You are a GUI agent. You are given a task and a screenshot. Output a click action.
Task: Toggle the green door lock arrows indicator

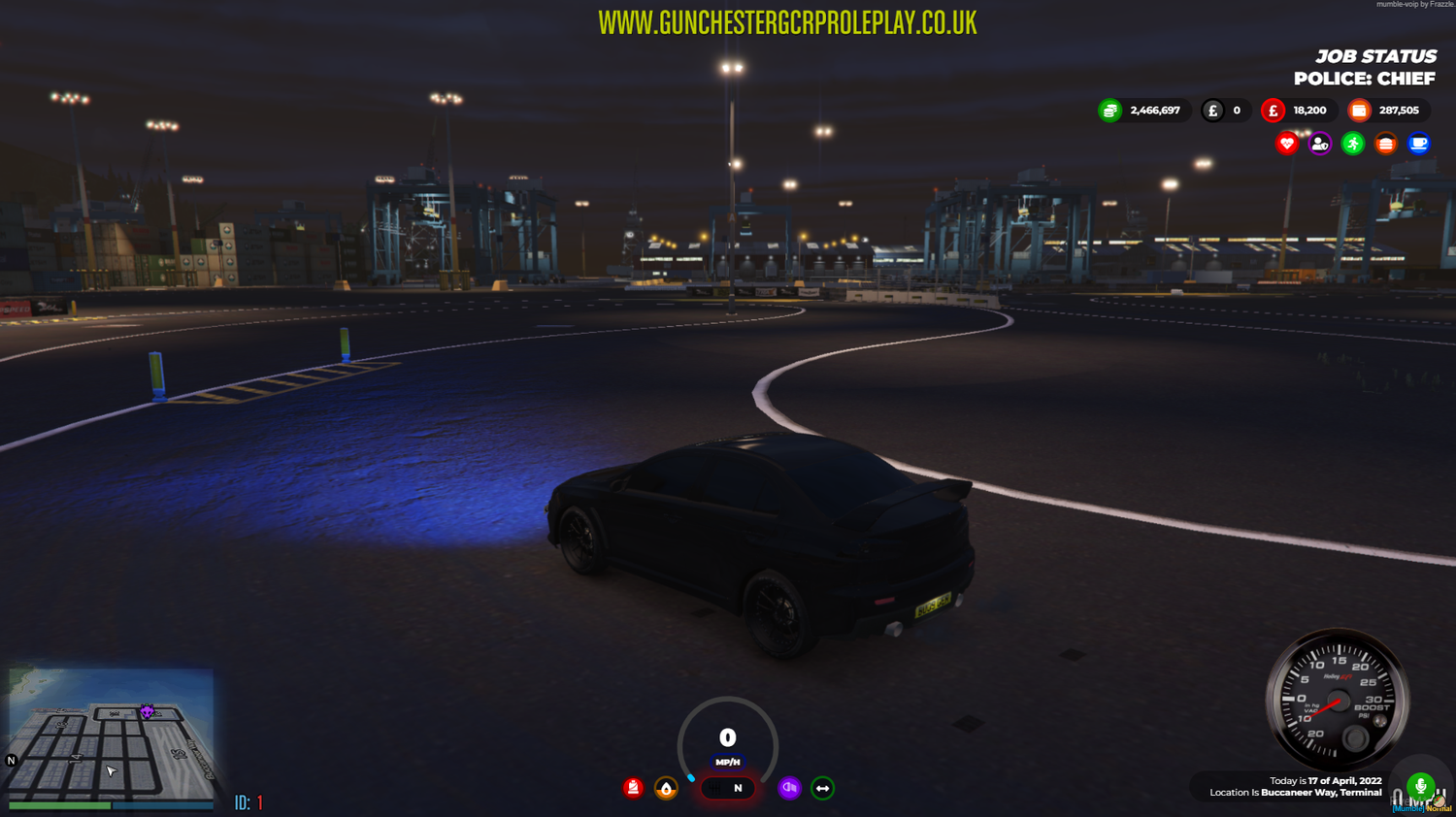pos(821,788)
